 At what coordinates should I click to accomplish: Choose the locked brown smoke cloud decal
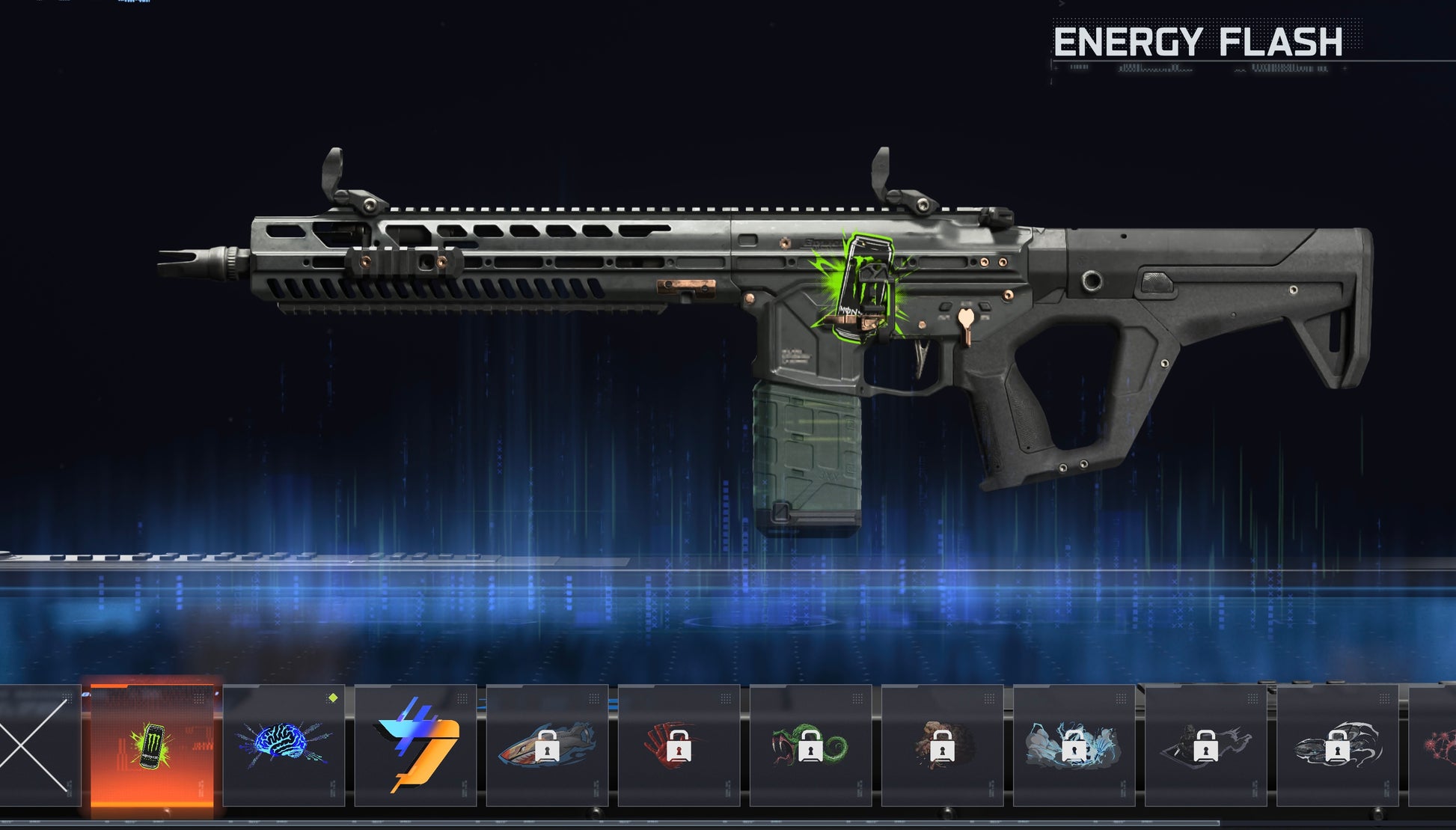click(x=942, y=745)
